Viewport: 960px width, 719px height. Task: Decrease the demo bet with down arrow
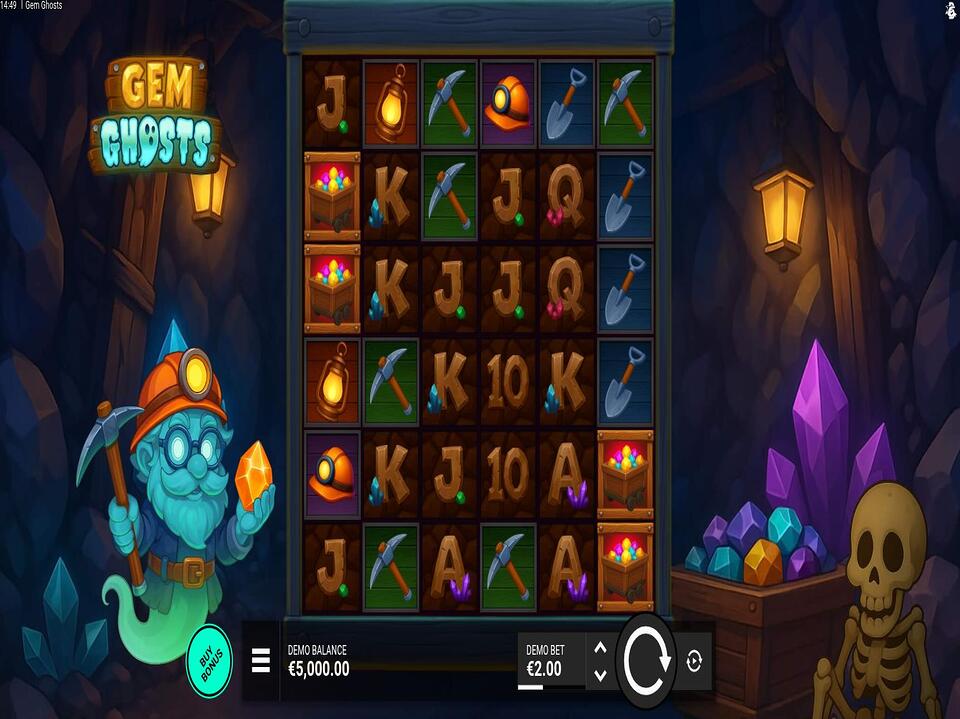pos(600,675)
